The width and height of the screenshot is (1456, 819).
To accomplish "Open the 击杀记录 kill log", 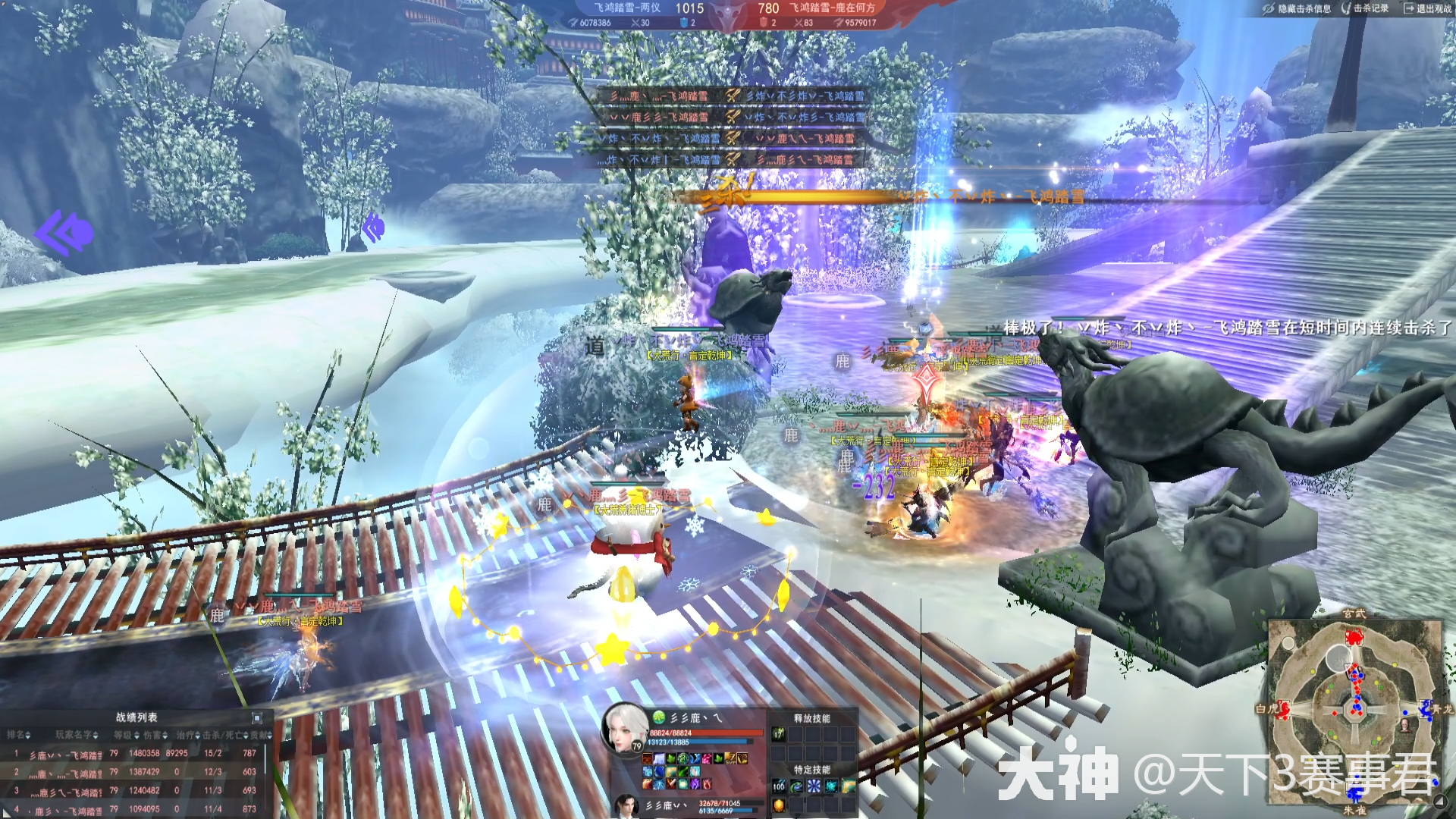I will click(x=1365, y=8).
